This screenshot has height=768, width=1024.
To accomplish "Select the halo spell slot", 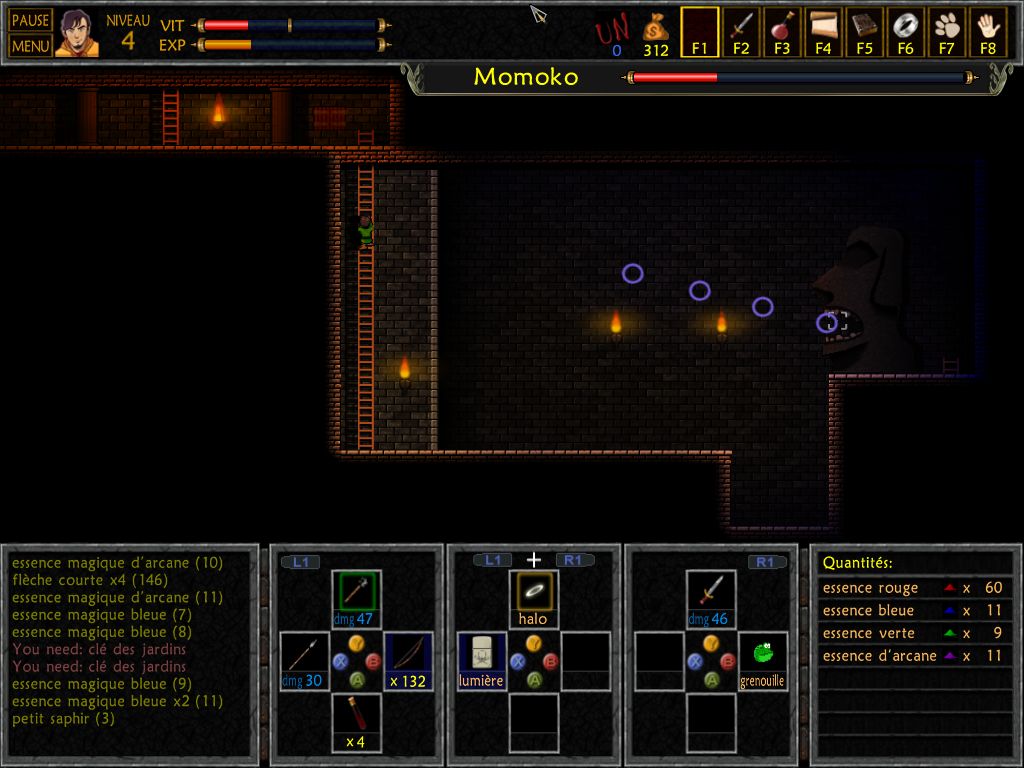I will pyautogui.click(x=534, y=597).
